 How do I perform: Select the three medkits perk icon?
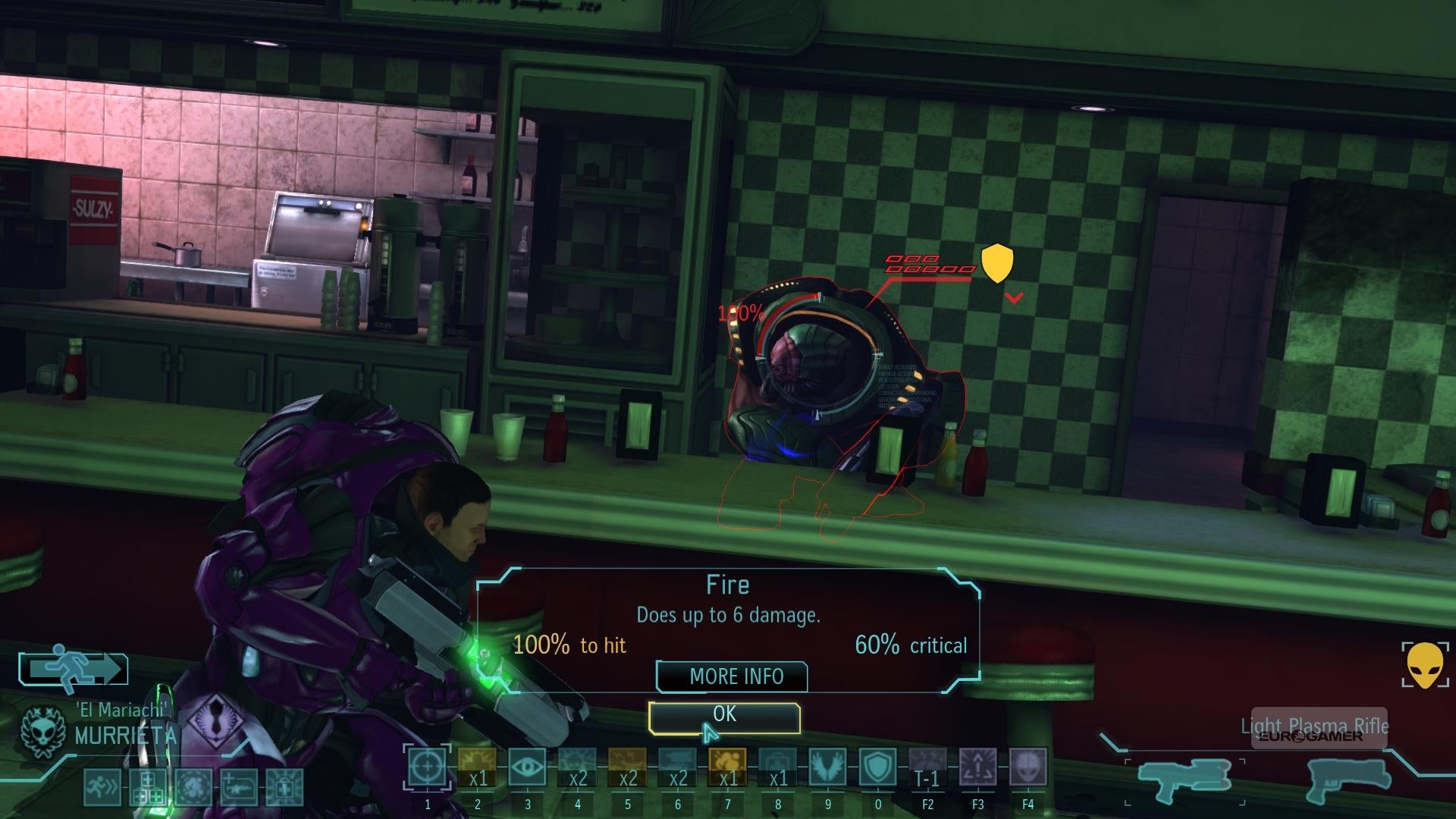point(147,786)
